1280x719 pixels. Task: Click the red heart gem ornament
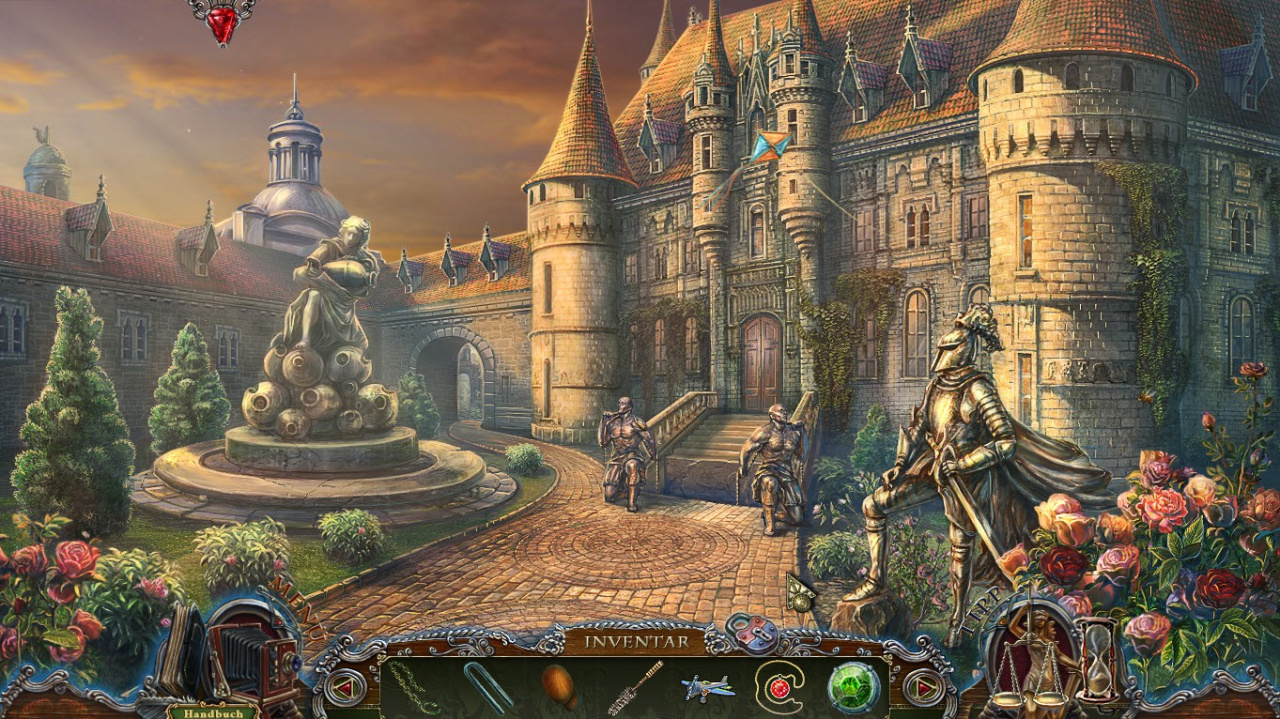coord(222,21)
